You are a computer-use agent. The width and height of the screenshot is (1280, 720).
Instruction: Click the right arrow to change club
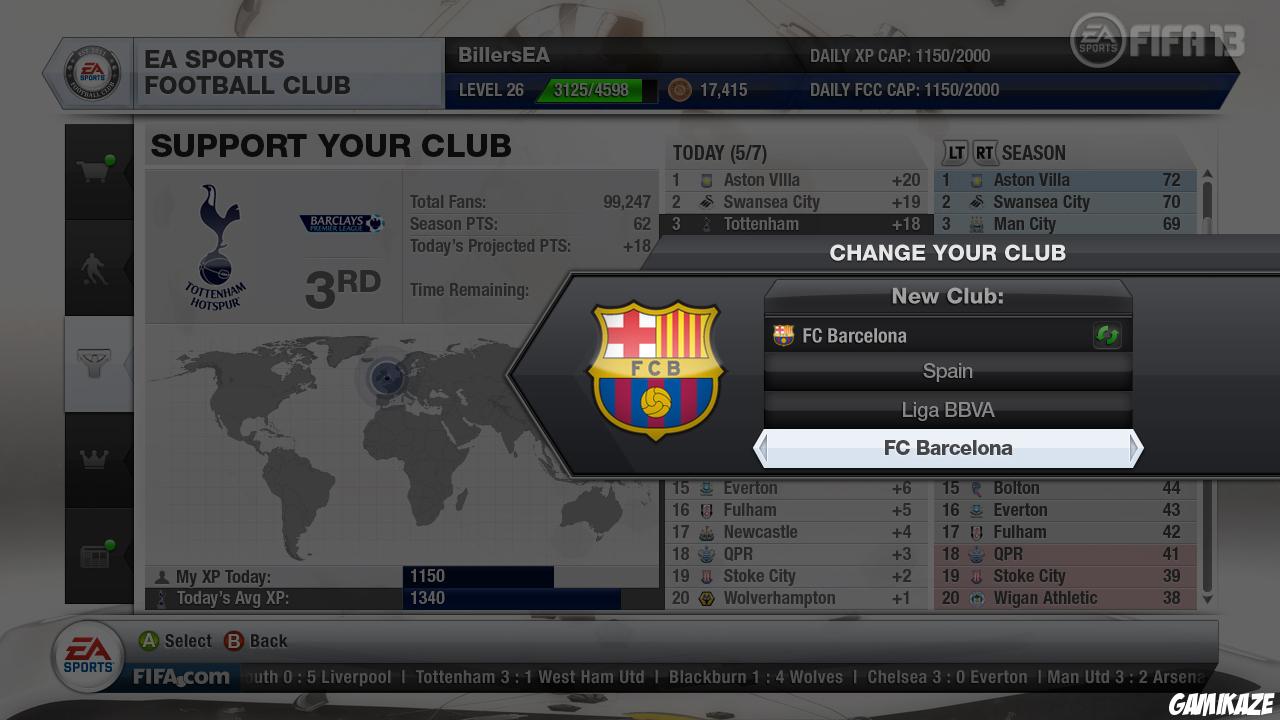click(x=1139, y=448)
